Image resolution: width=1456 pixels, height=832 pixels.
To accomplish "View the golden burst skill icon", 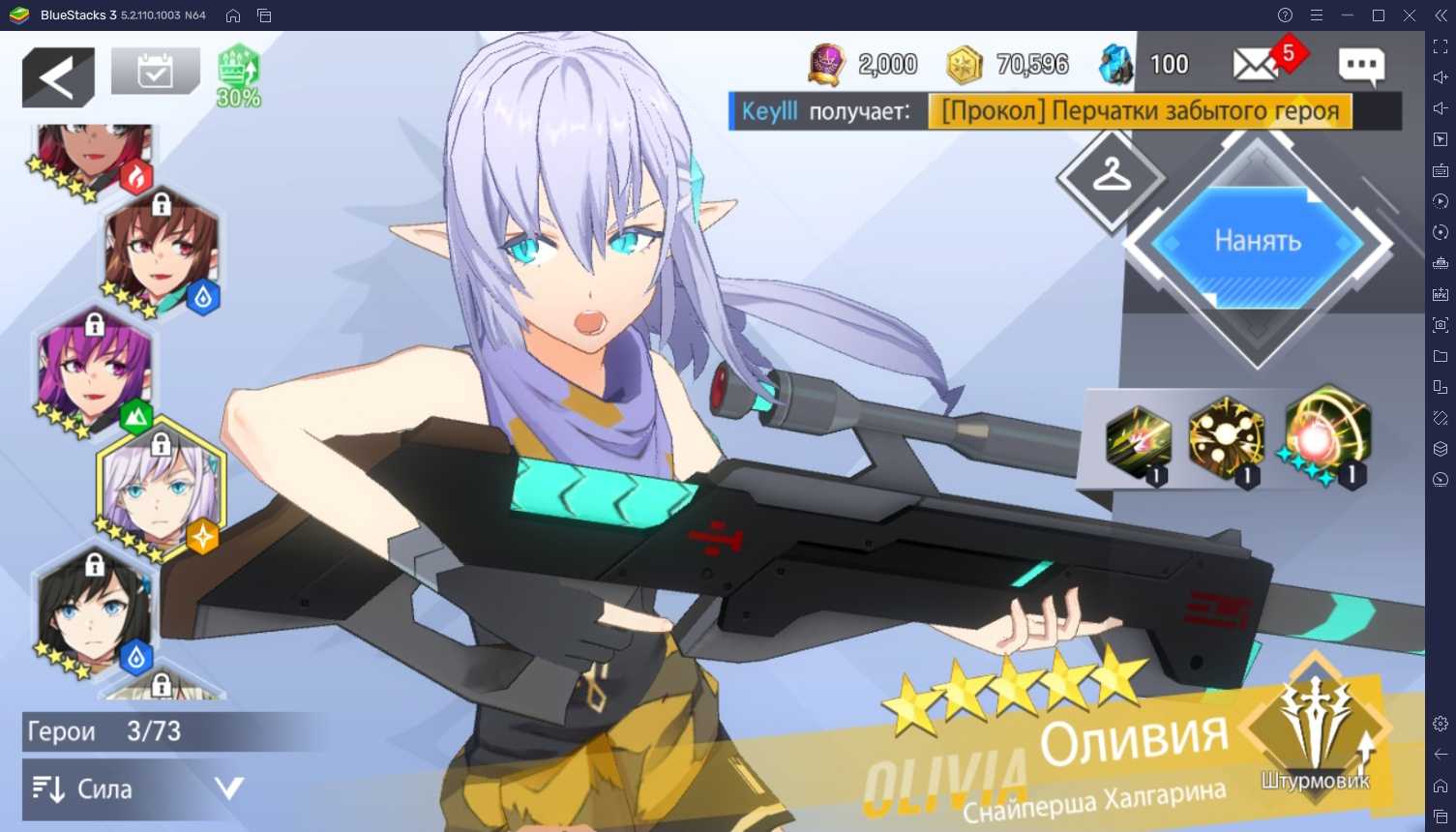I will coord(1226,439).
